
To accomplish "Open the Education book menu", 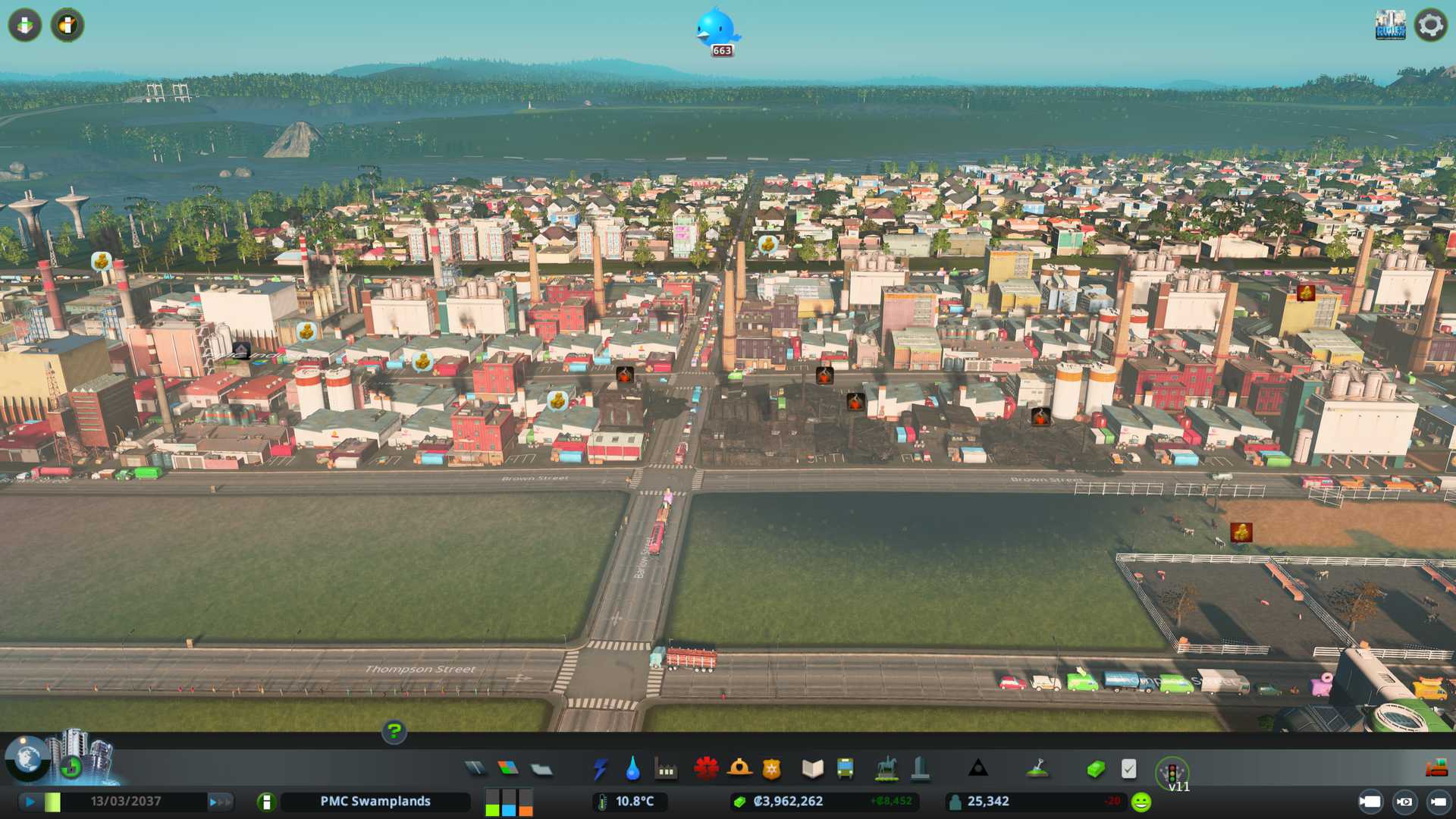I will pyautogui.click(x=812, y=769).
